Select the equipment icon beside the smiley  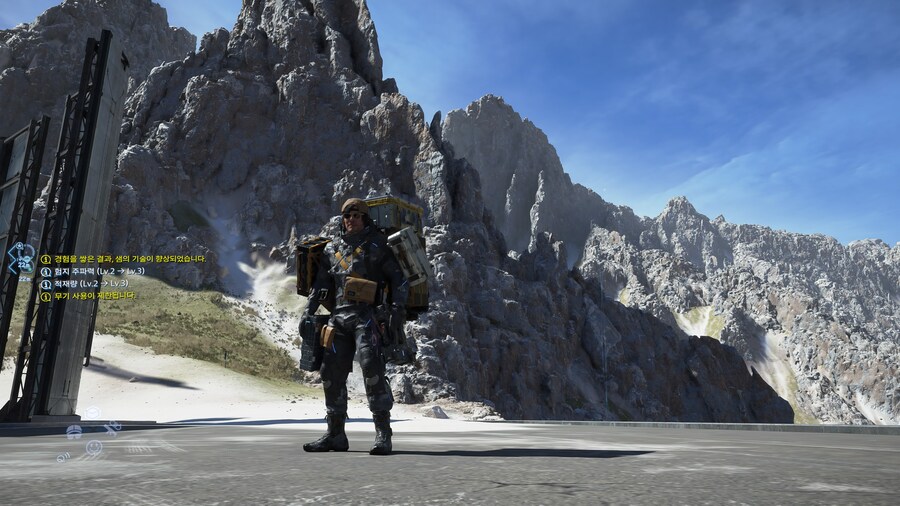pyautogui.click(x=74, y=433)
